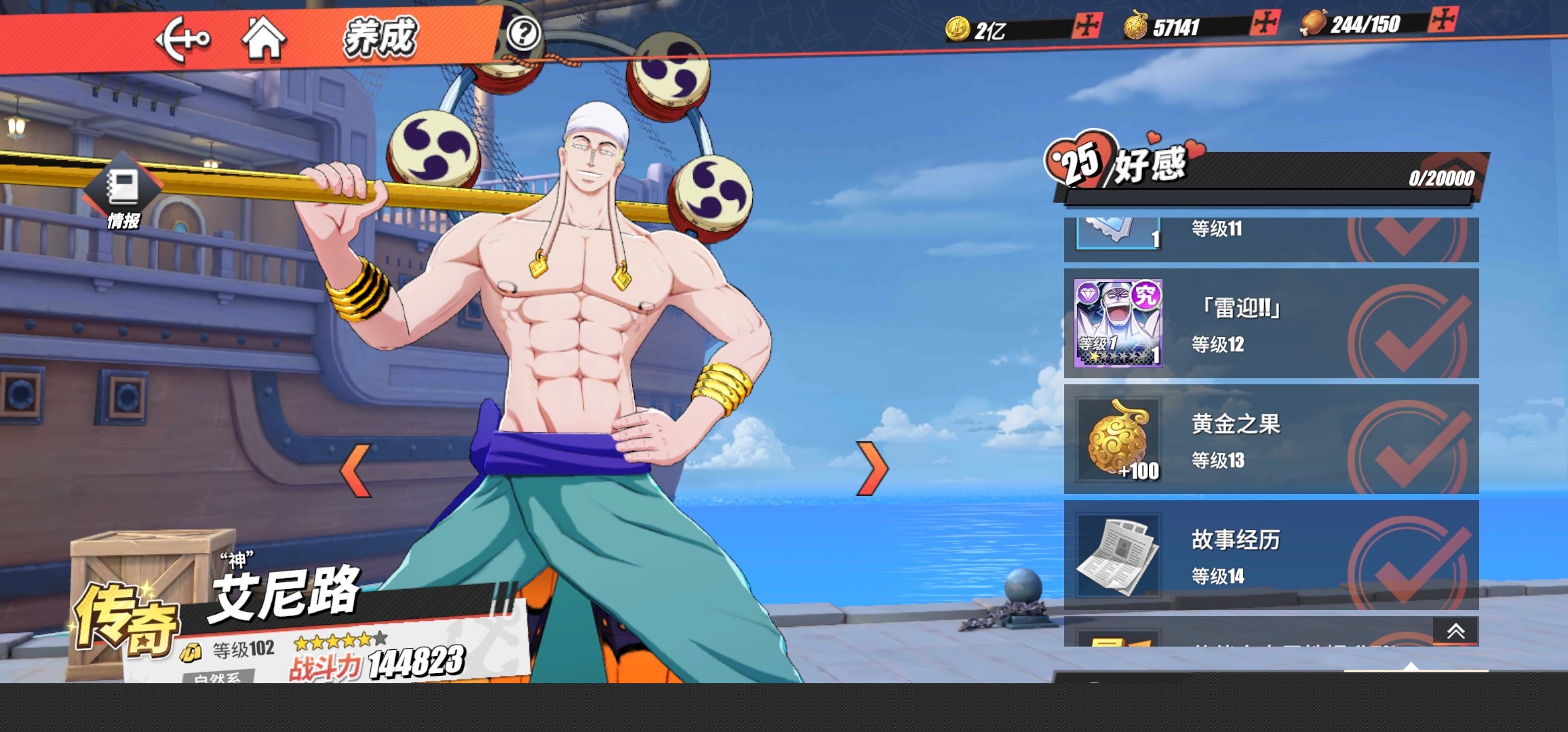Image resolution: width=1568 pixels, height=732 pixels.
Task: Select the 故事经历 reward row
Action: click(x=1271, y=556)
